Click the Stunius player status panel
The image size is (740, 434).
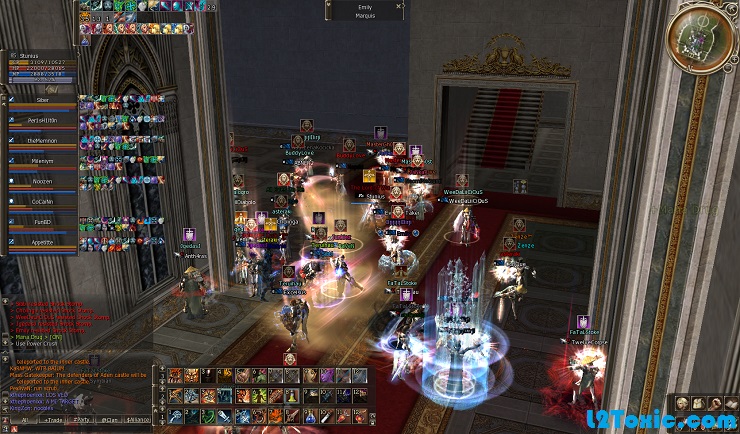[40, 65]
